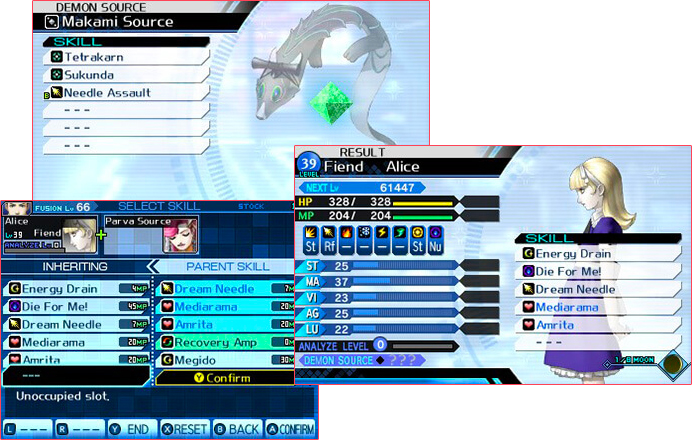Choose the Megido parent skill
Image resolution: width=692 pixels, height=440 pixels.
(x=225, y=360)
